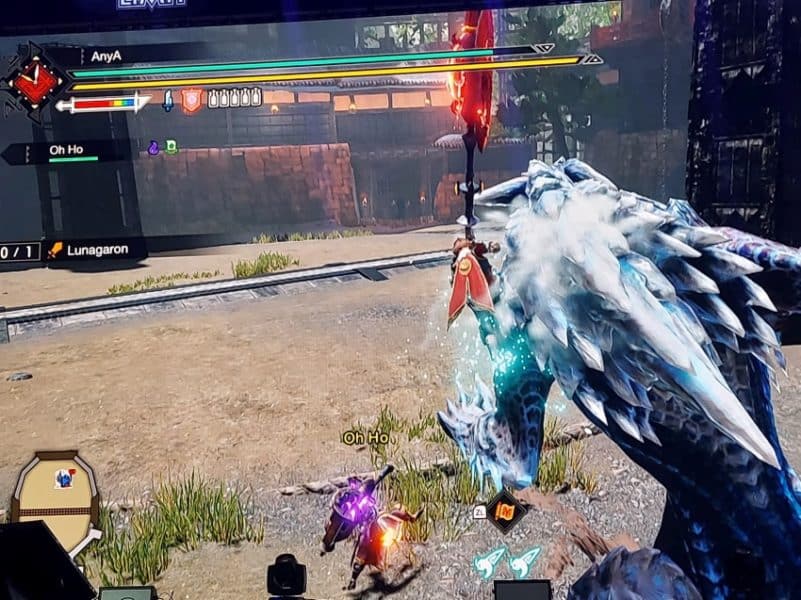This screenshot has width=801, height=600.
Task: Select the Oh Ho teammate panel
Action: click(68, 152)
